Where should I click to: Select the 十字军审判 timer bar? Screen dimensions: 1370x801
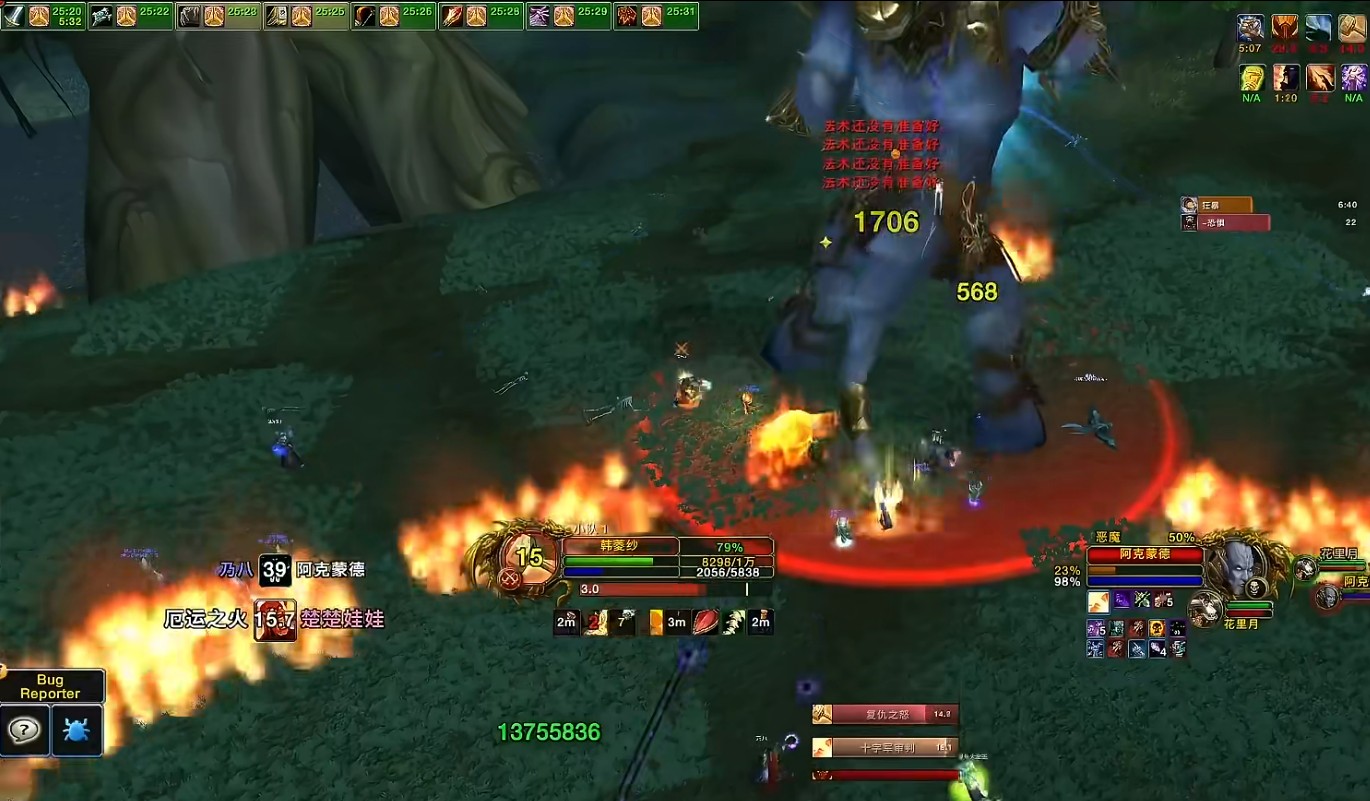(885, 747)
